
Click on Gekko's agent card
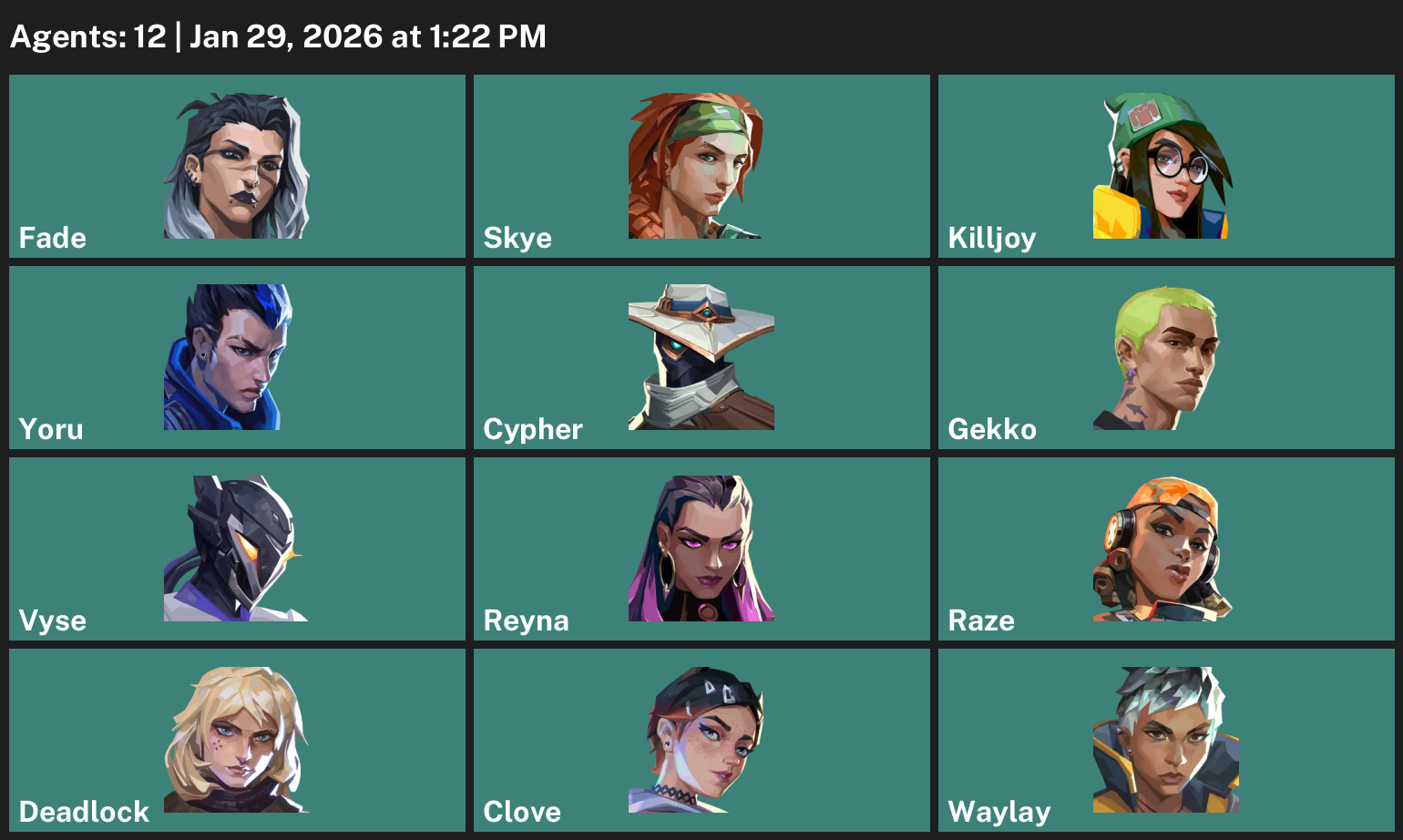(1166, 357)
